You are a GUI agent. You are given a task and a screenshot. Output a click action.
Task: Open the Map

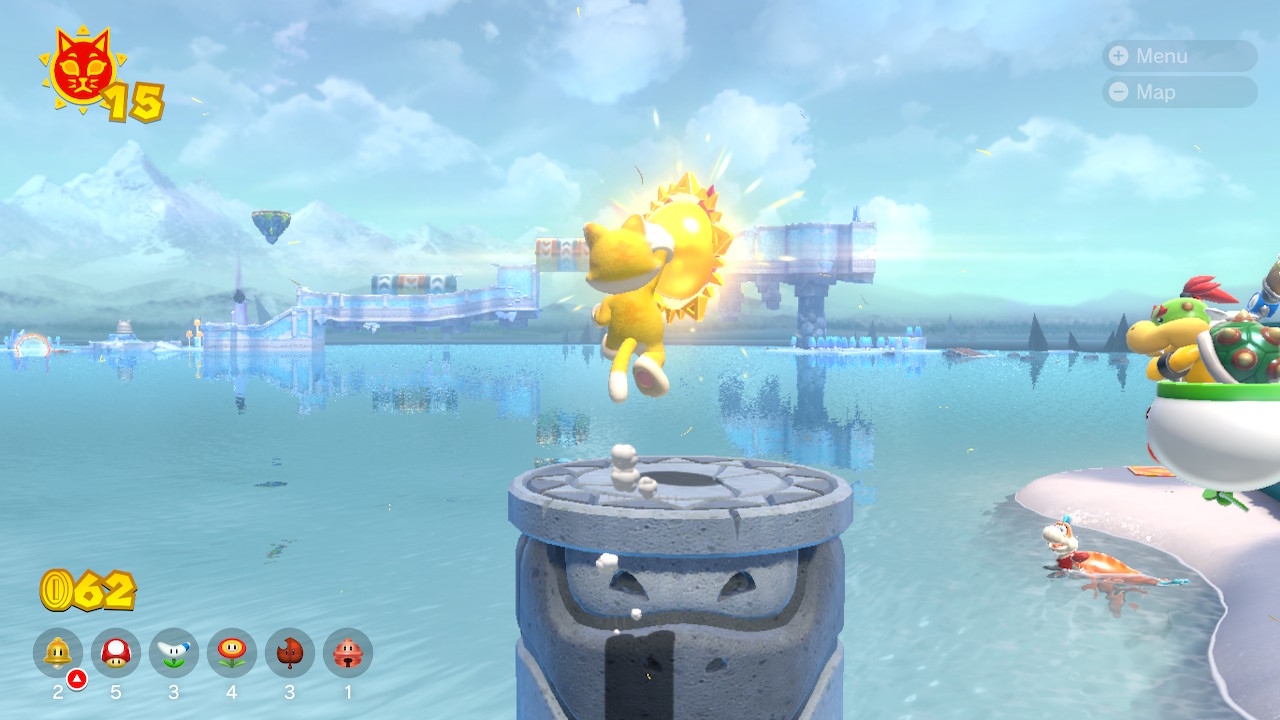(1178, 92)
